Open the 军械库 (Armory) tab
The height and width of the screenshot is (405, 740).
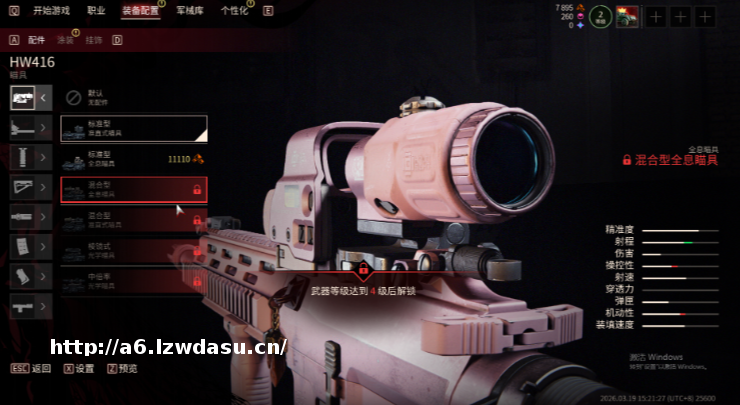189,10
